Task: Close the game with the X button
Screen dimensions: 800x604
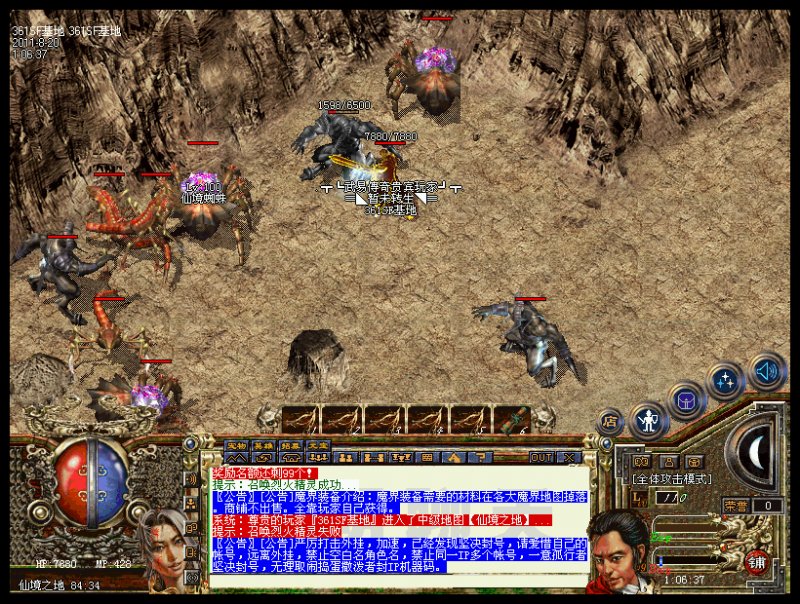Action: pos(570,457)
